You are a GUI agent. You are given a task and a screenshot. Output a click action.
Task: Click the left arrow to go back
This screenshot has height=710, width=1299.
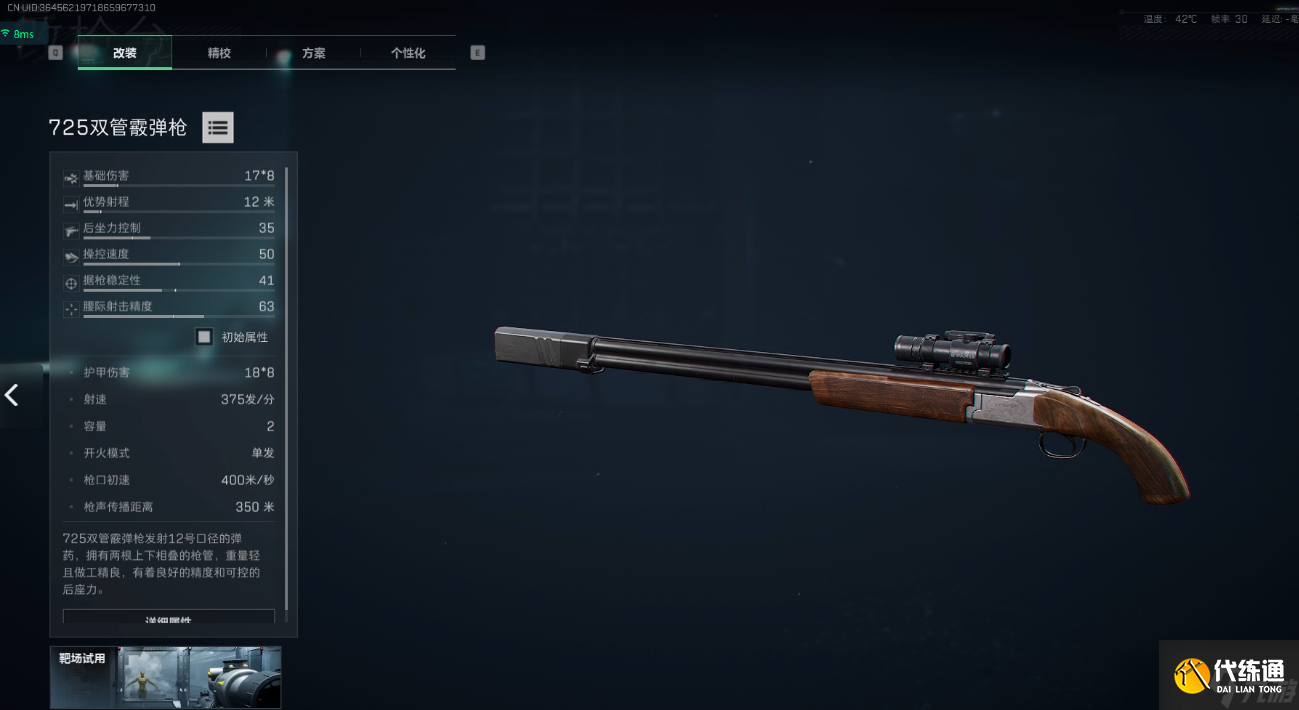(12, 395)
